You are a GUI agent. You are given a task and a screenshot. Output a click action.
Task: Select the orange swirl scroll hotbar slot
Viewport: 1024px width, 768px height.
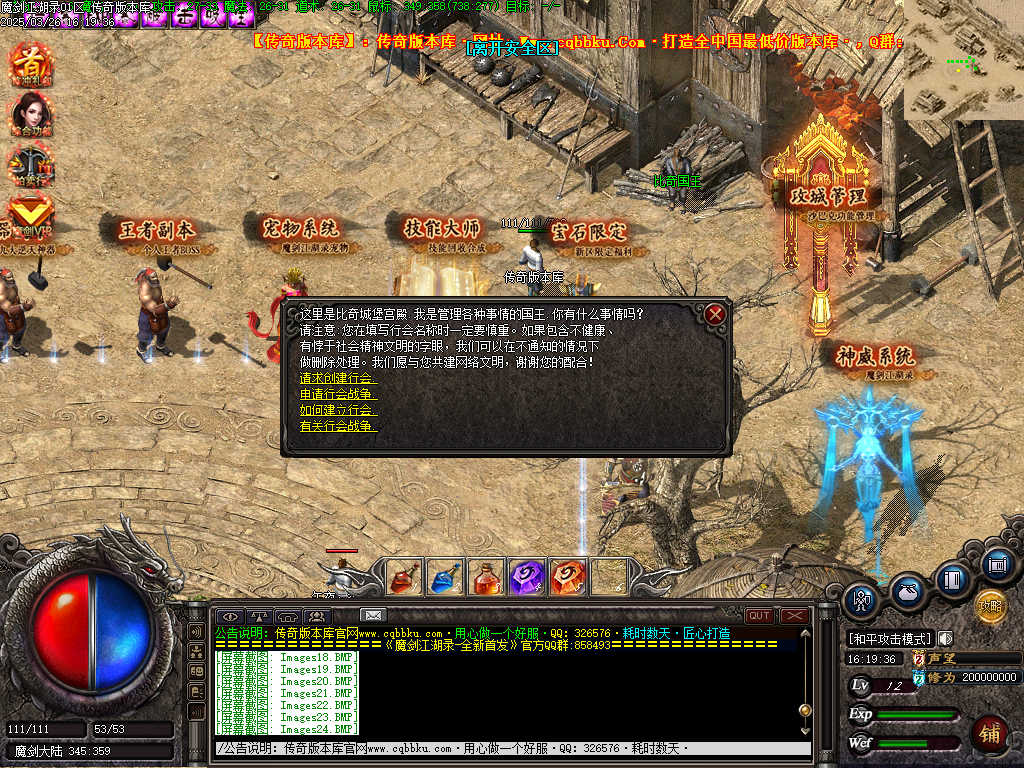568,577
